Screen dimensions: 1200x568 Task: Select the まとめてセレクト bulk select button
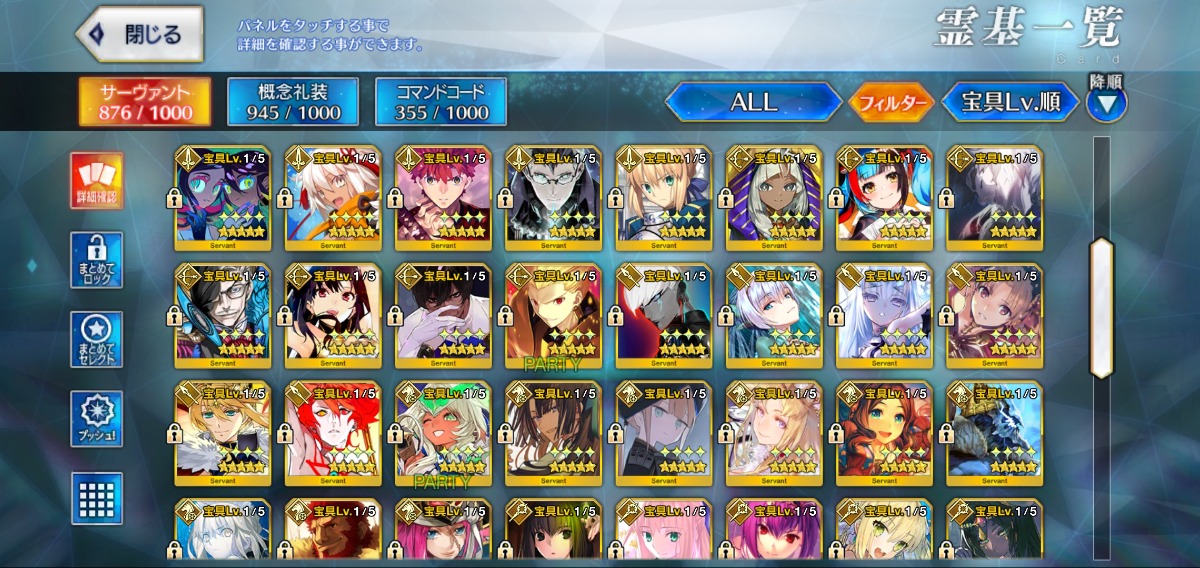point(97,340)
